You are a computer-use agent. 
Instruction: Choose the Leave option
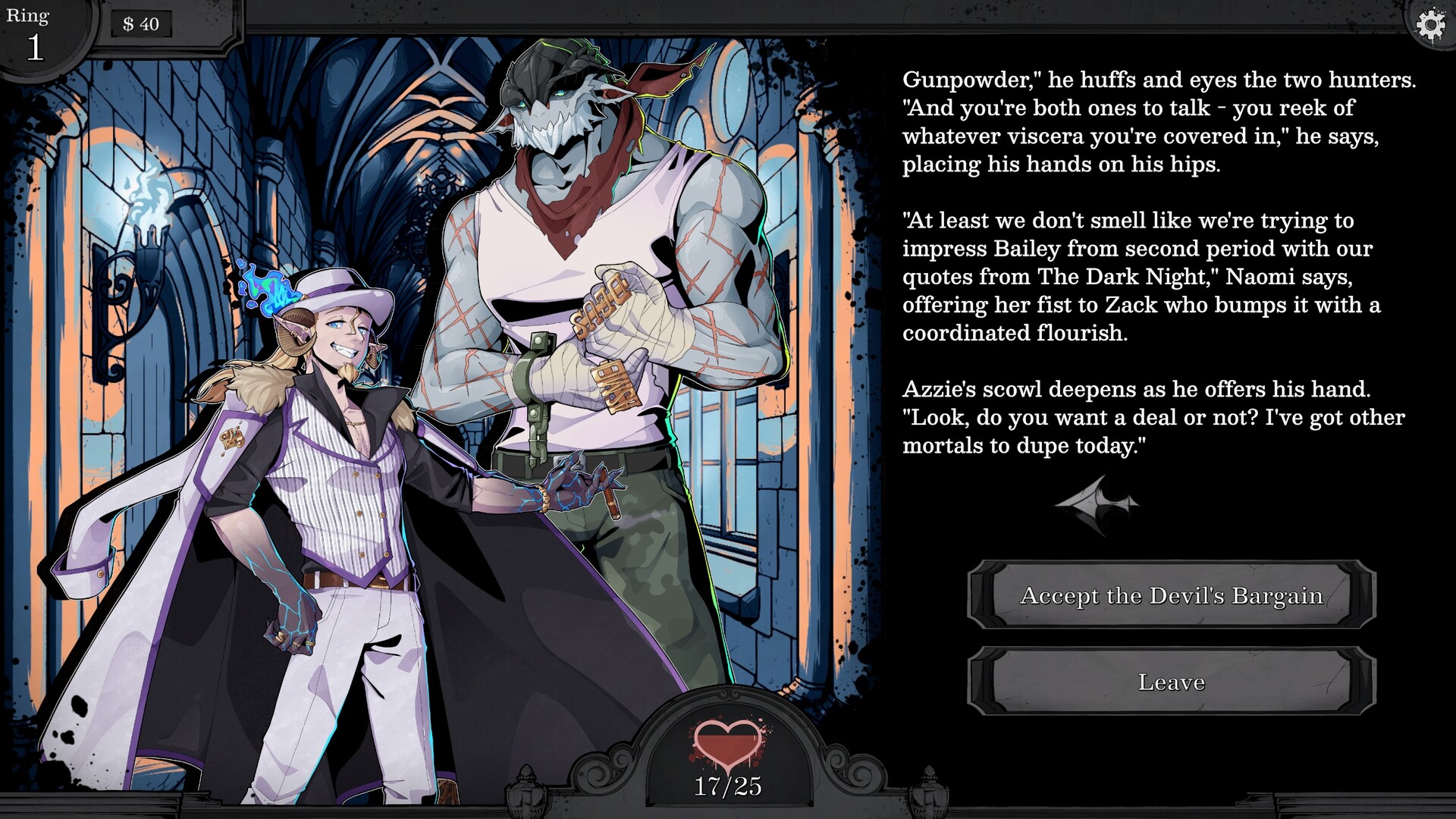point(1172,682)
